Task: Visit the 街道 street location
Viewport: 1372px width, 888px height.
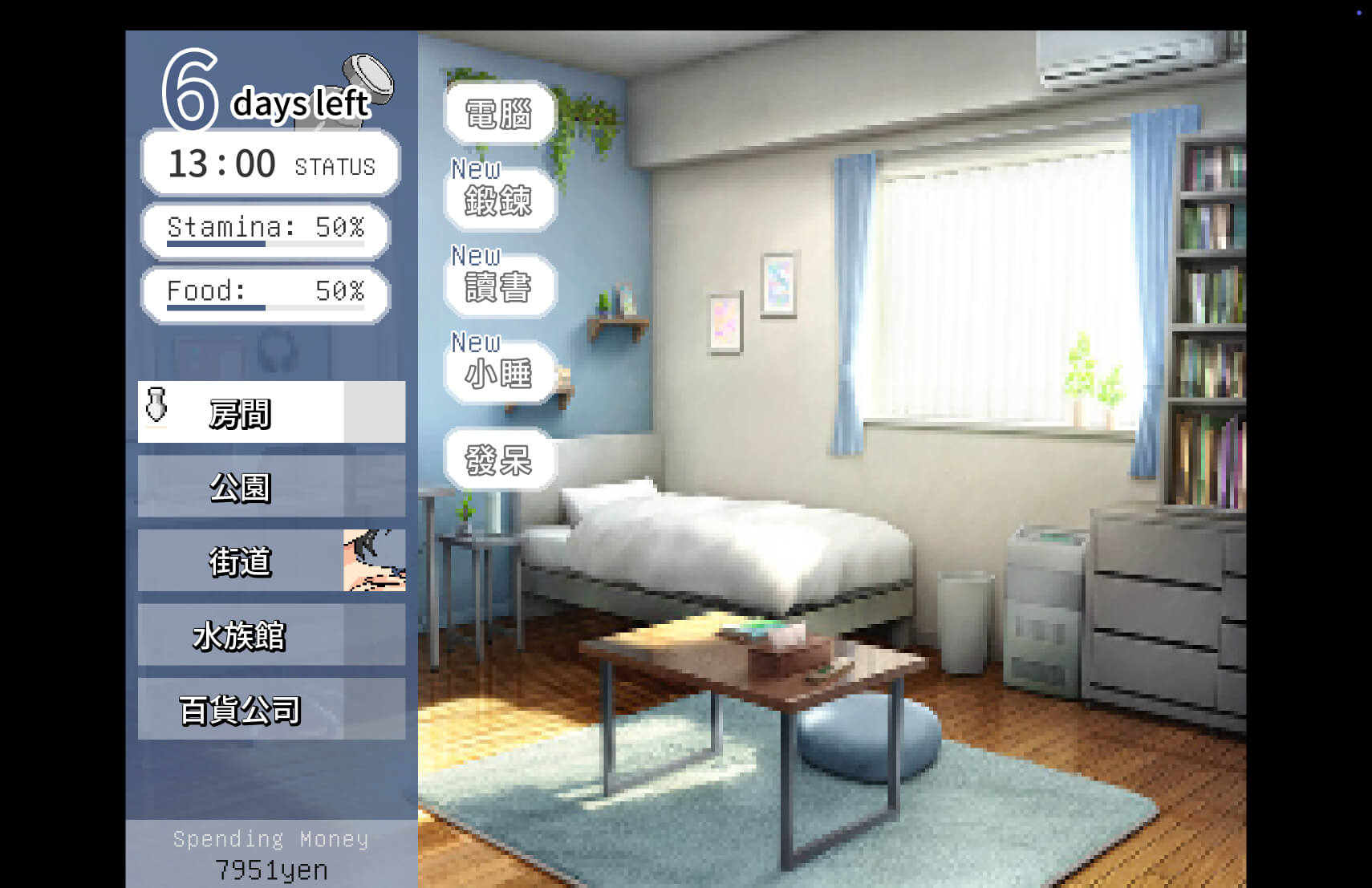Action: [271, 561]
